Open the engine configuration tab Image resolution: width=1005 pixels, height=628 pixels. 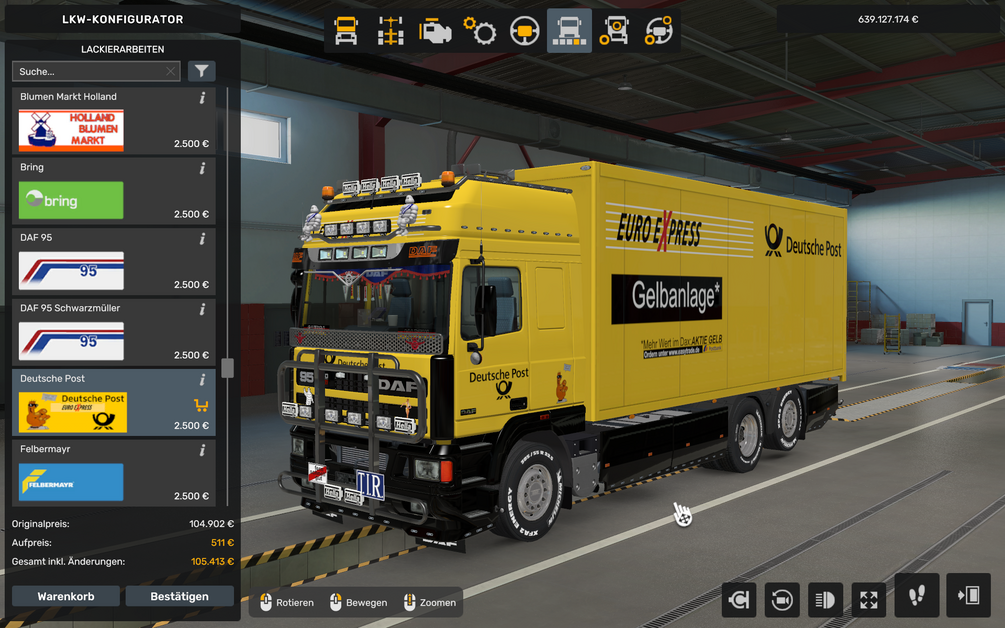435,32
